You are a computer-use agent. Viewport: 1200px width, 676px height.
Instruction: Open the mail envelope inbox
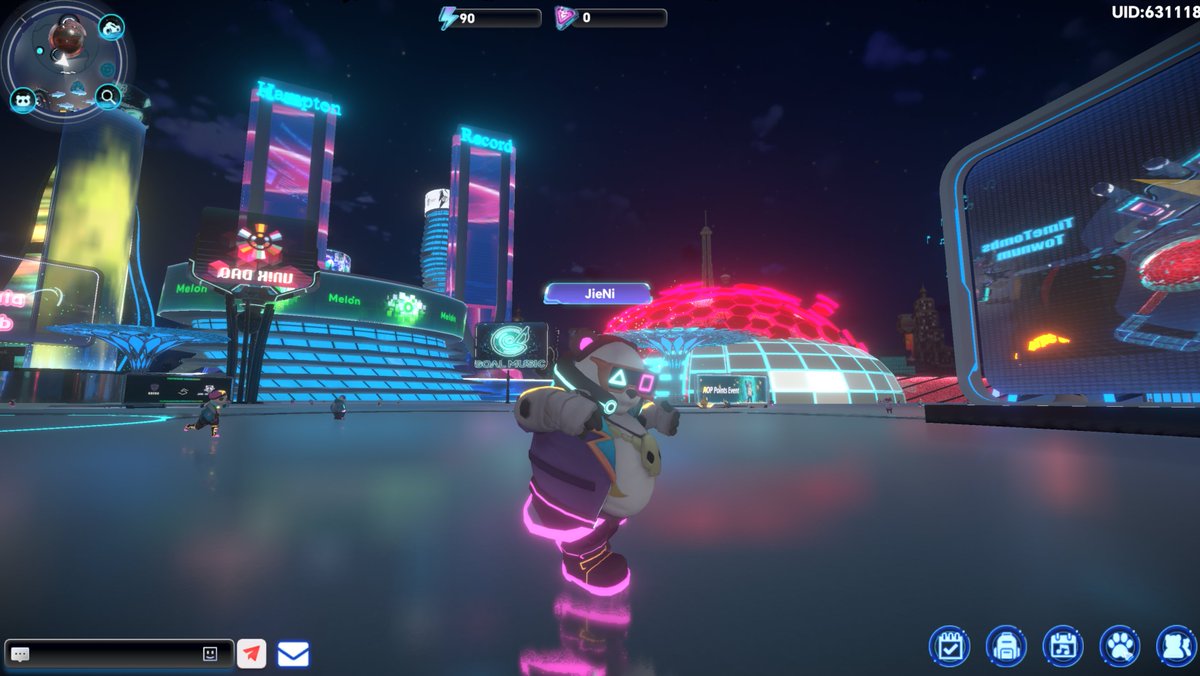[x=293, y=654]
